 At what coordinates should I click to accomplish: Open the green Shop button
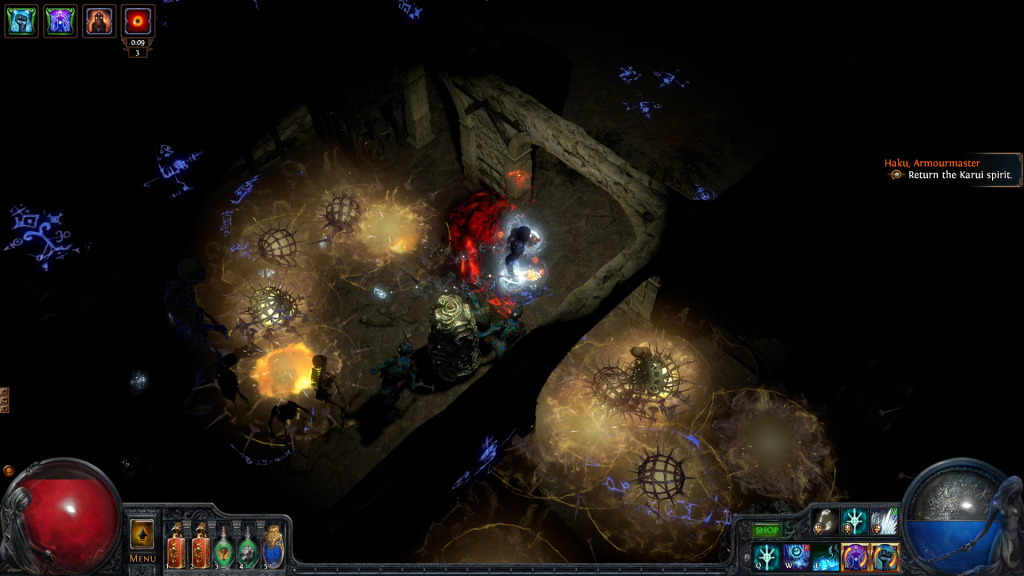pos(766,530)
